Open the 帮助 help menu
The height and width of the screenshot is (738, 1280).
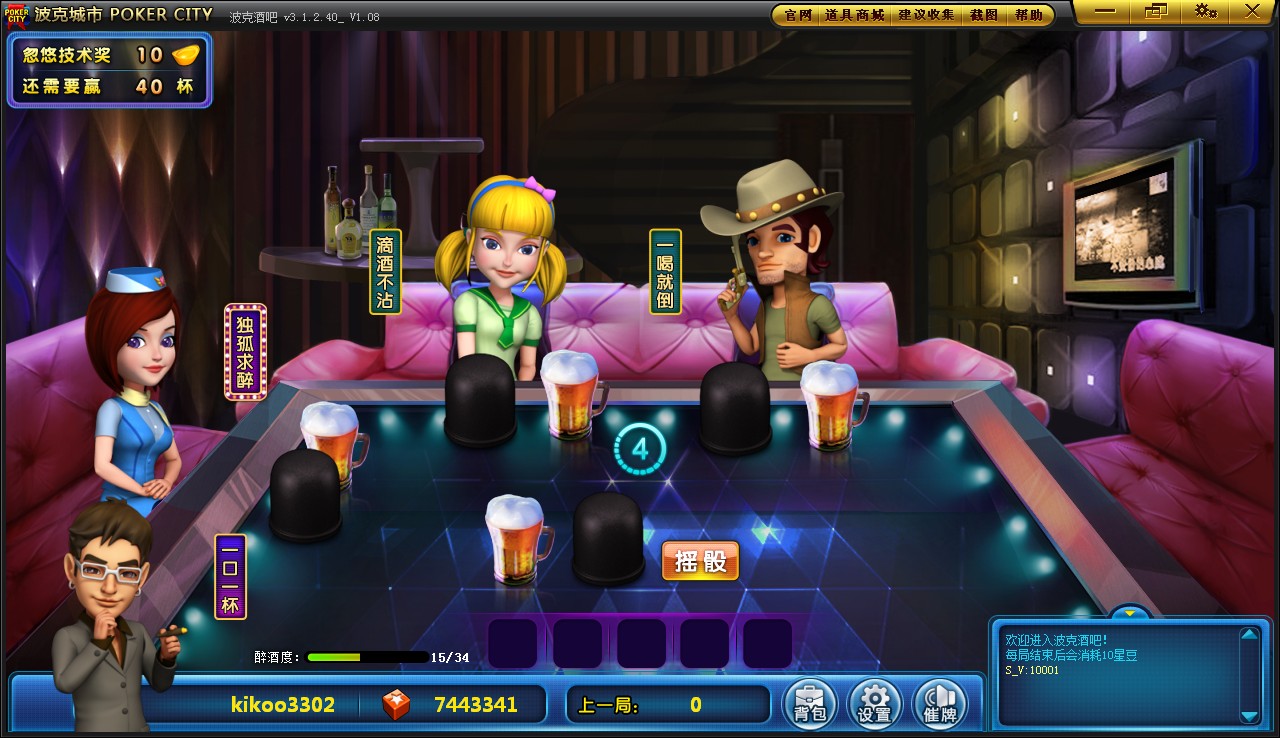(1028, 15)
